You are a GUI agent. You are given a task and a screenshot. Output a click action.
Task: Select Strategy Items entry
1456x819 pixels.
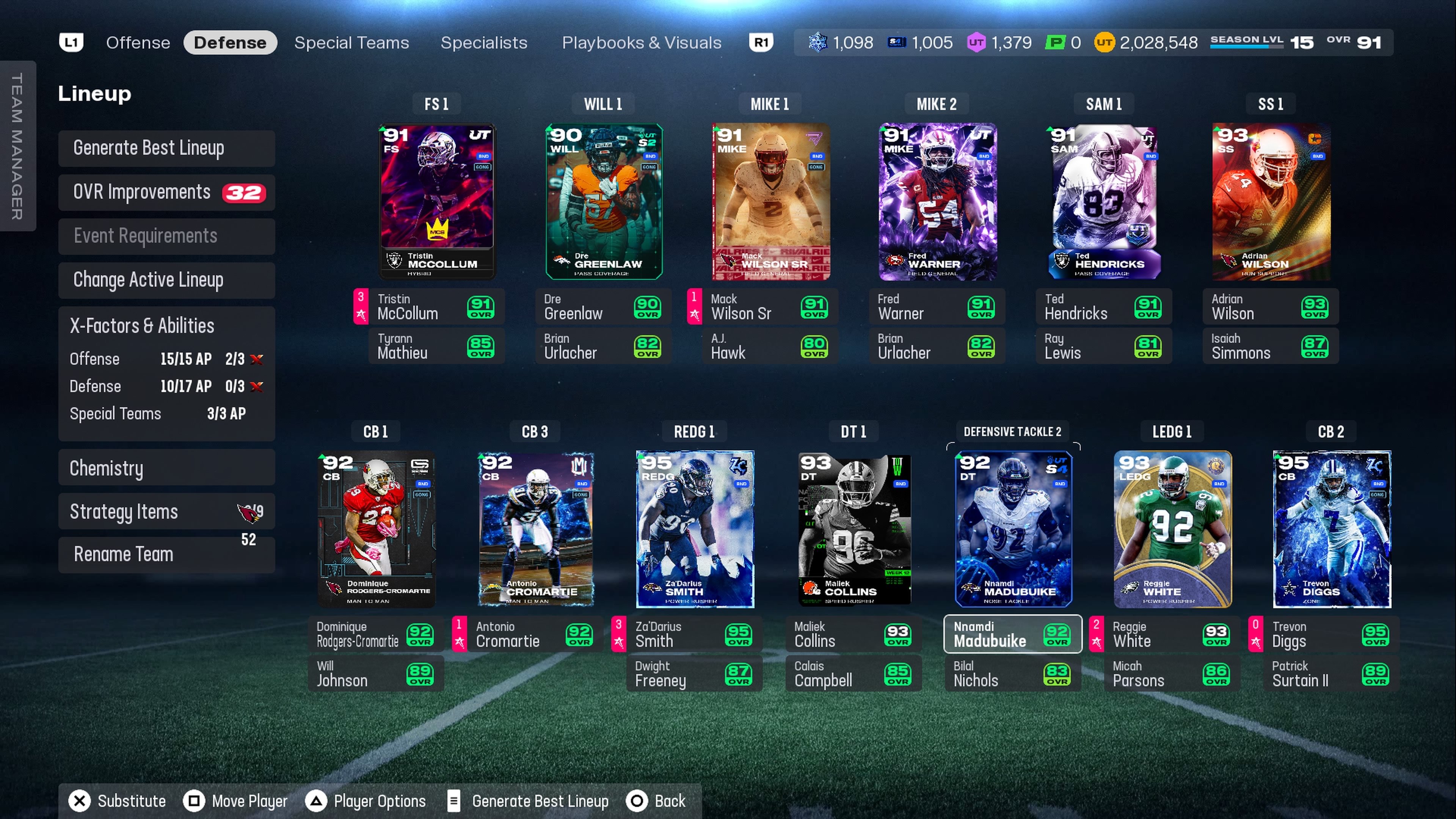[166, 511]
